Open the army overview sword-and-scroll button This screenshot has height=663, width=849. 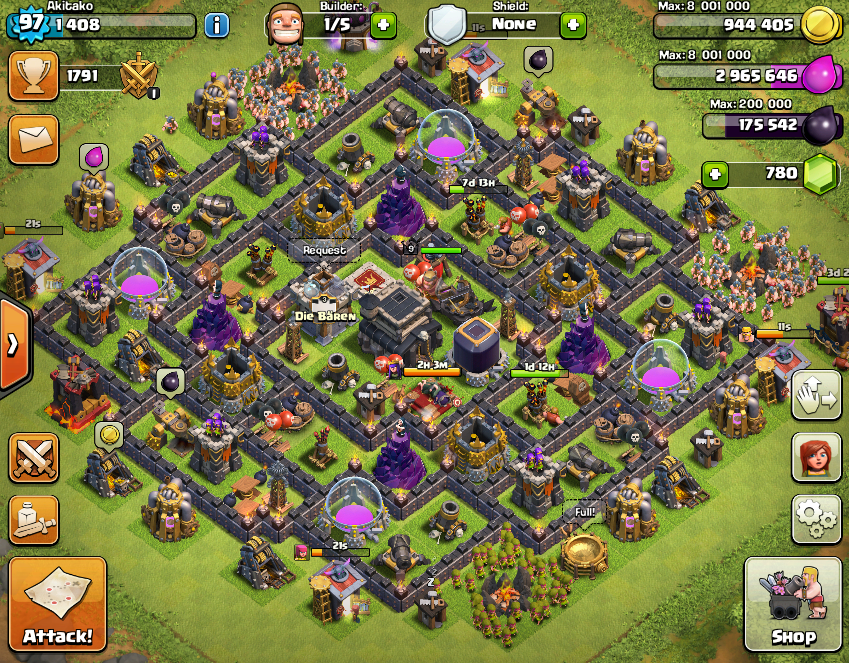33,516
